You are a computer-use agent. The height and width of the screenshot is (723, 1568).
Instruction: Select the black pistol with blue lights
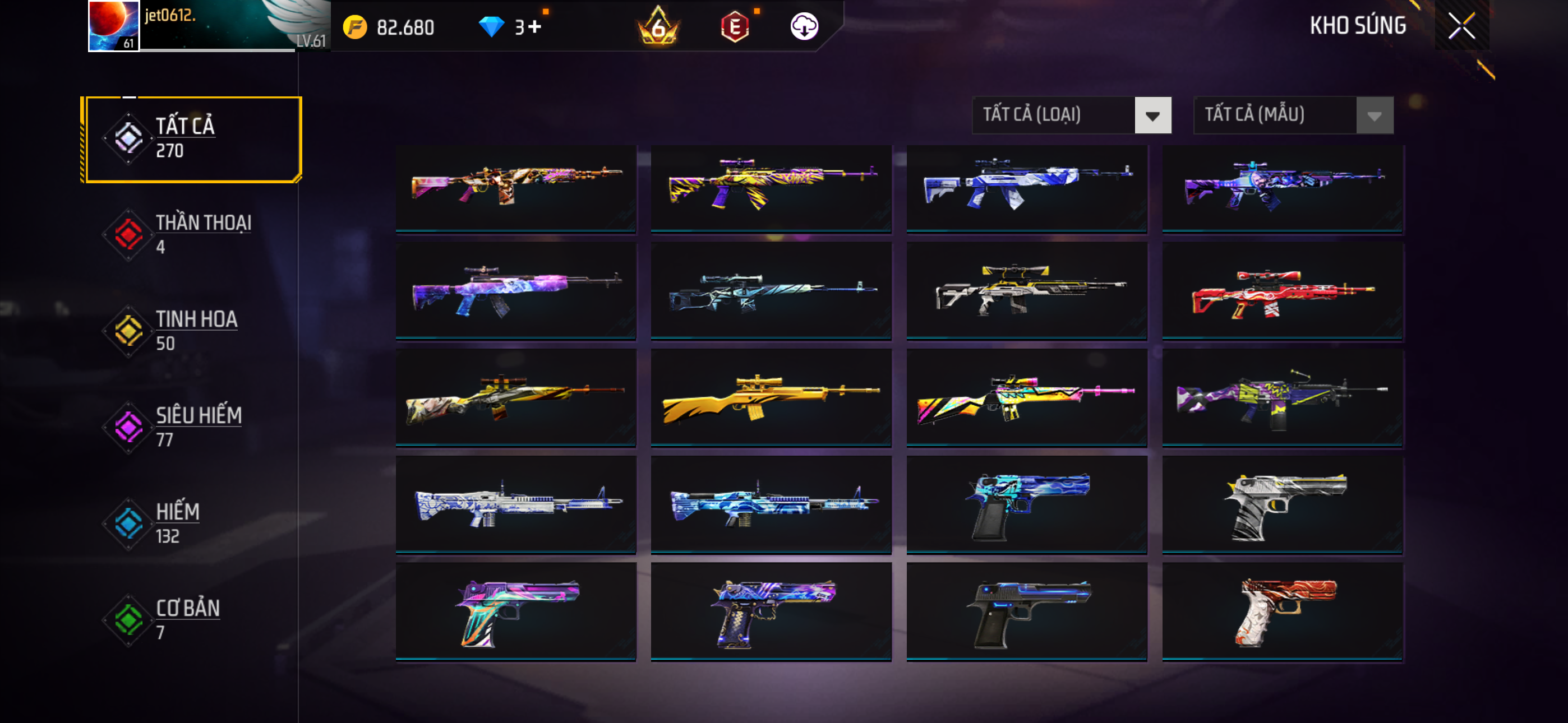[1026, 610]
